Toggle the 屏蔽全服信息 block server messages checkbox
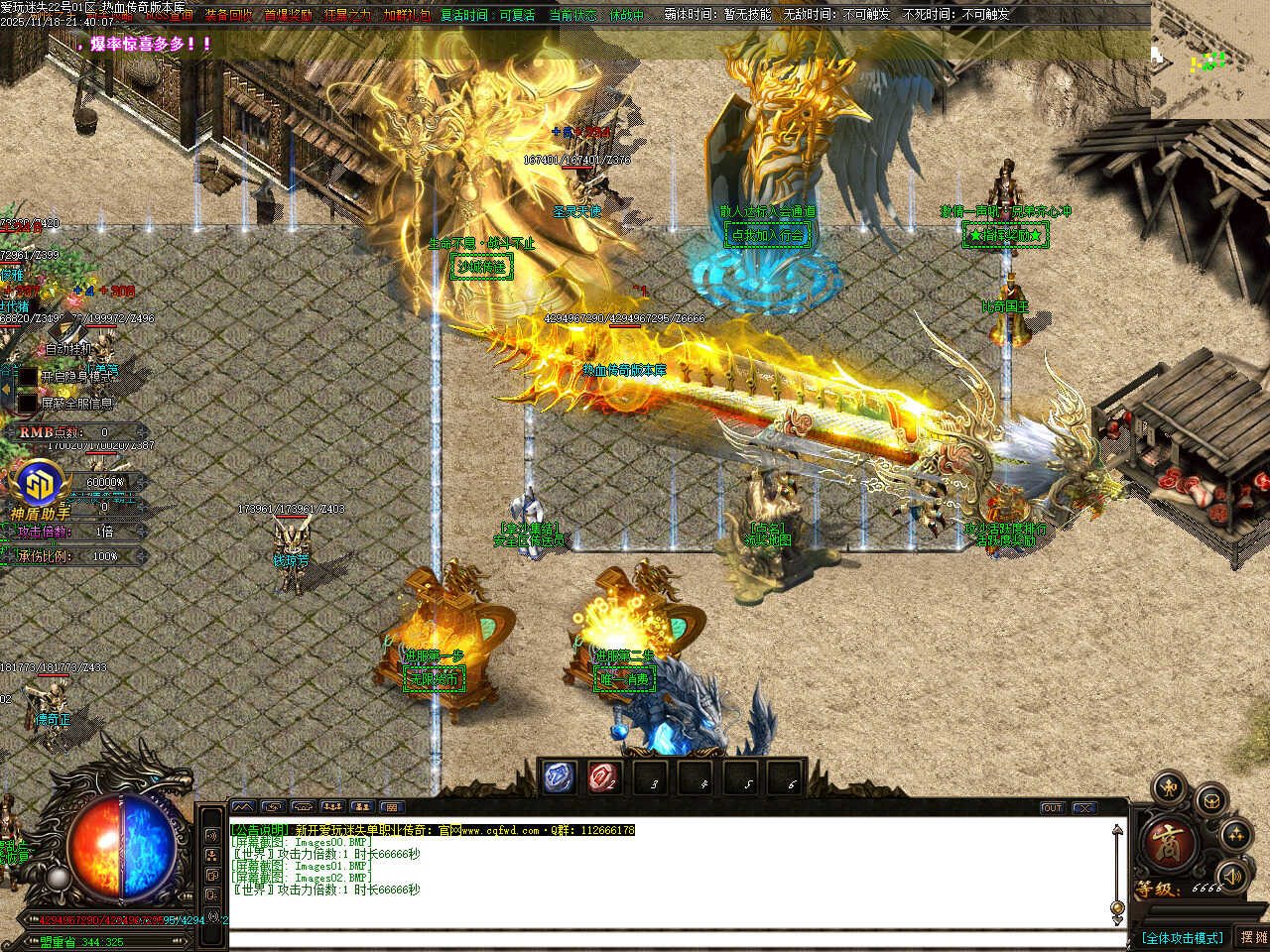This screenshot has height=952, width=1270. [27, 404]
